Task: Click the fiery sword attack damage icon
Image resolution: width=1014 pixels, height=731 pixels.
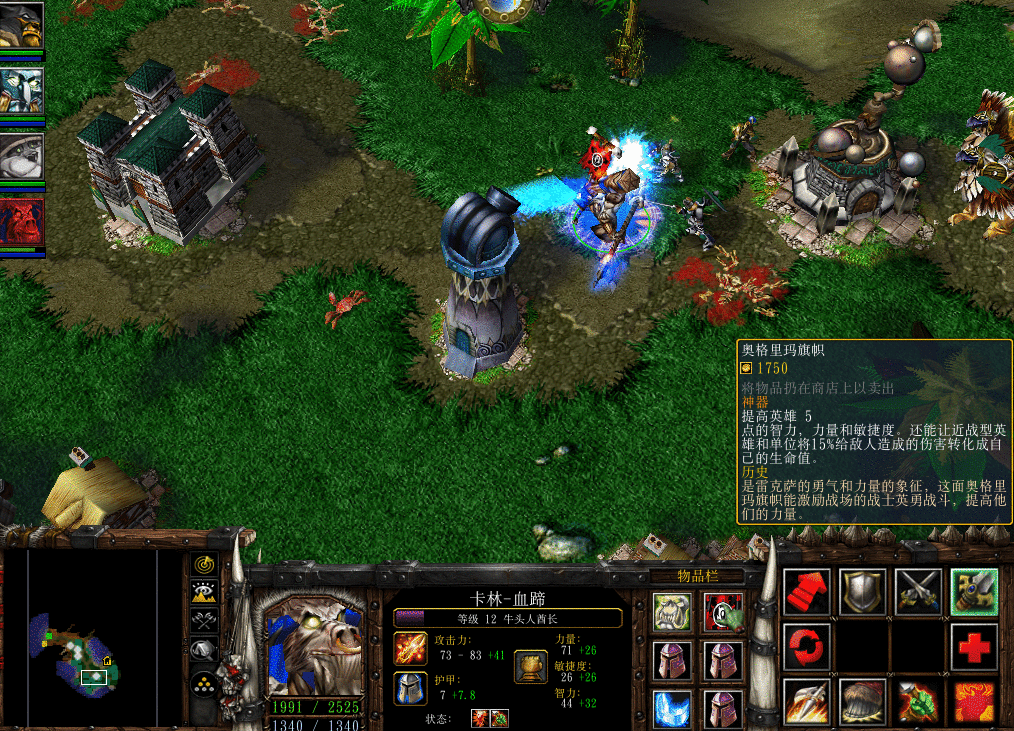Action: point(410,648)
